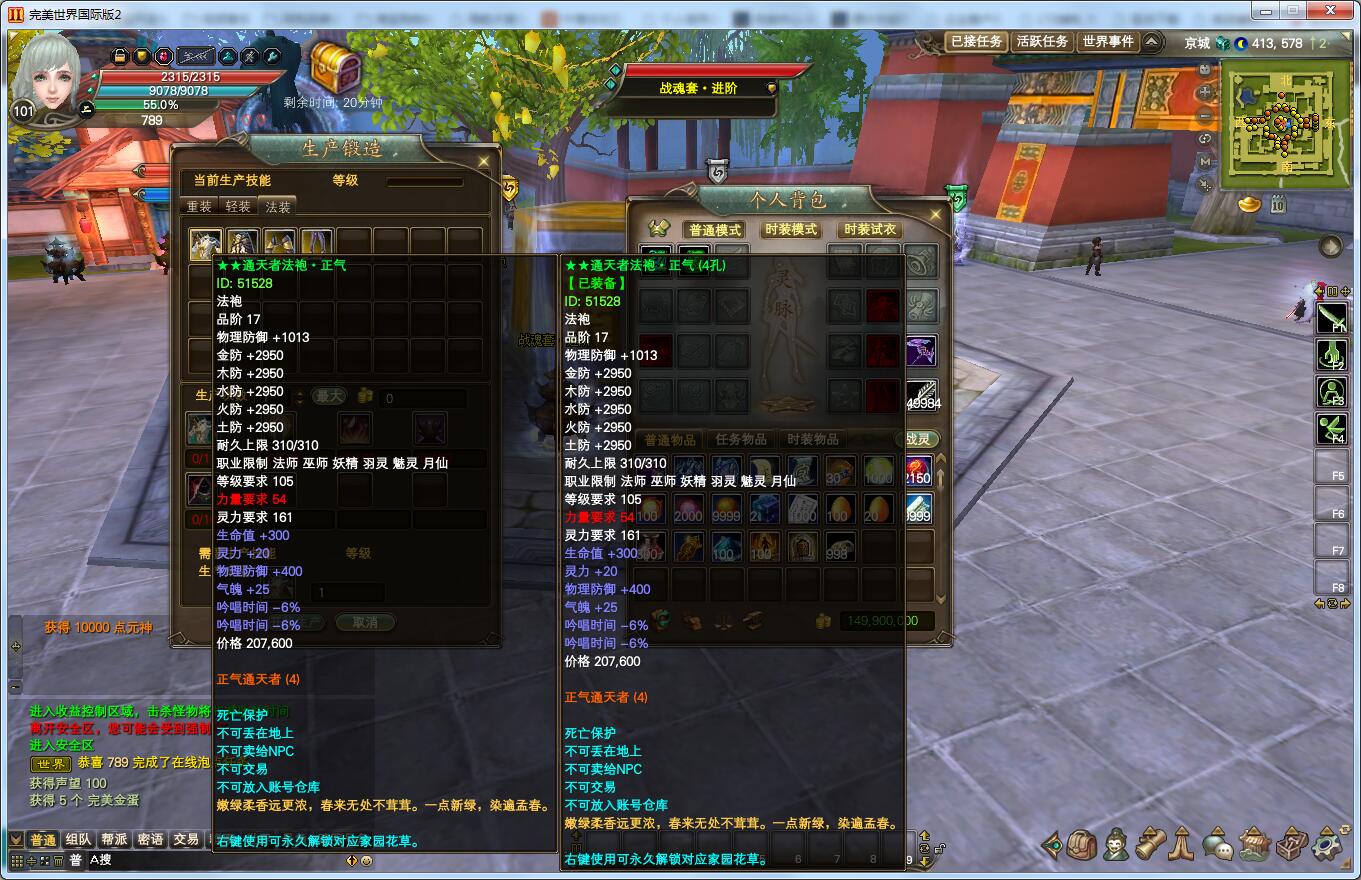Screen dimensions: 1361x880
Task: Close the 个人背包 inventory window
Action: click(937, 213)
